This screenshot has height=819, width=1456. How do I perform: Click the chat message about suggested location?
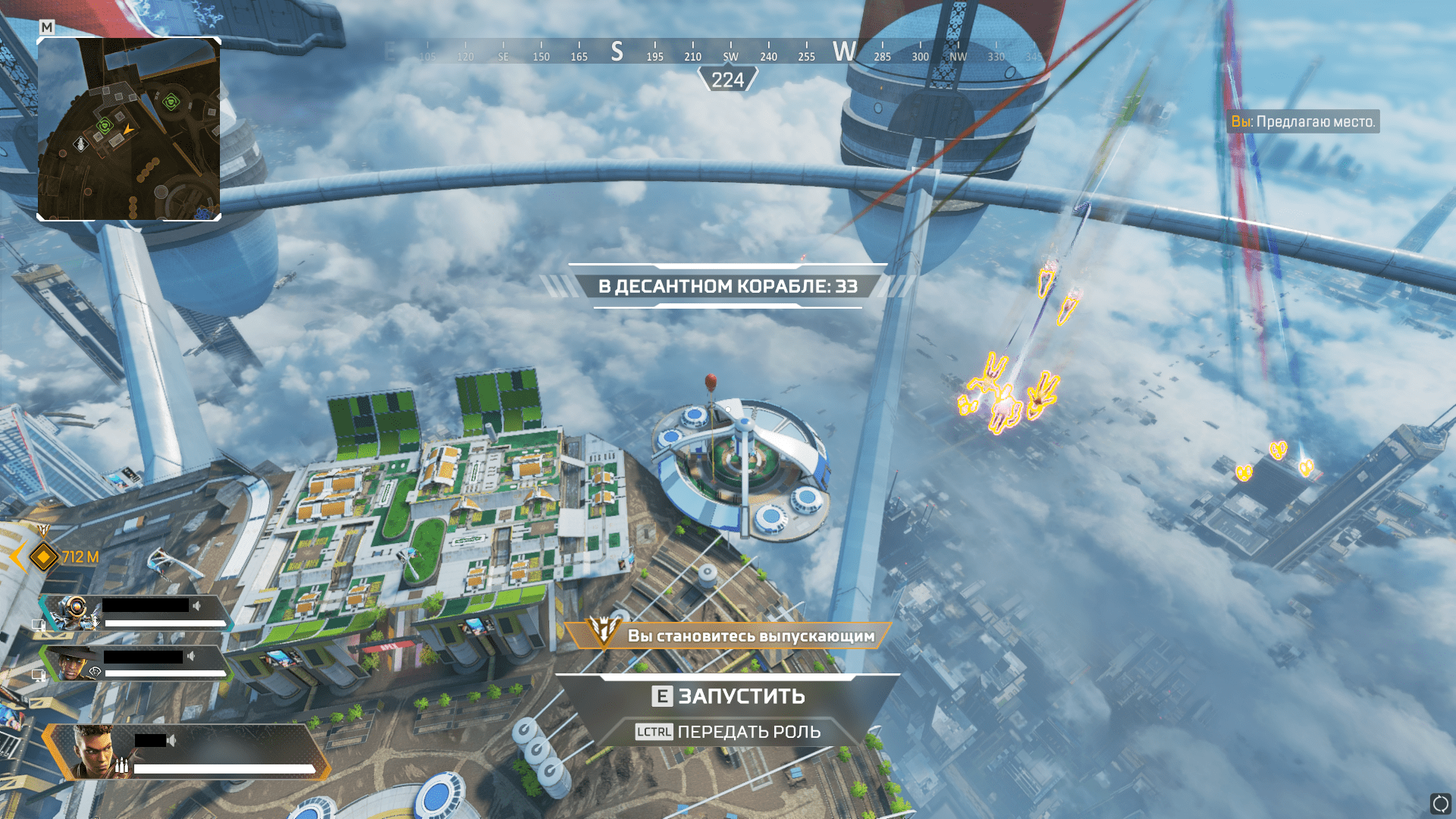pyautogui.click(x=1303, y=121)
